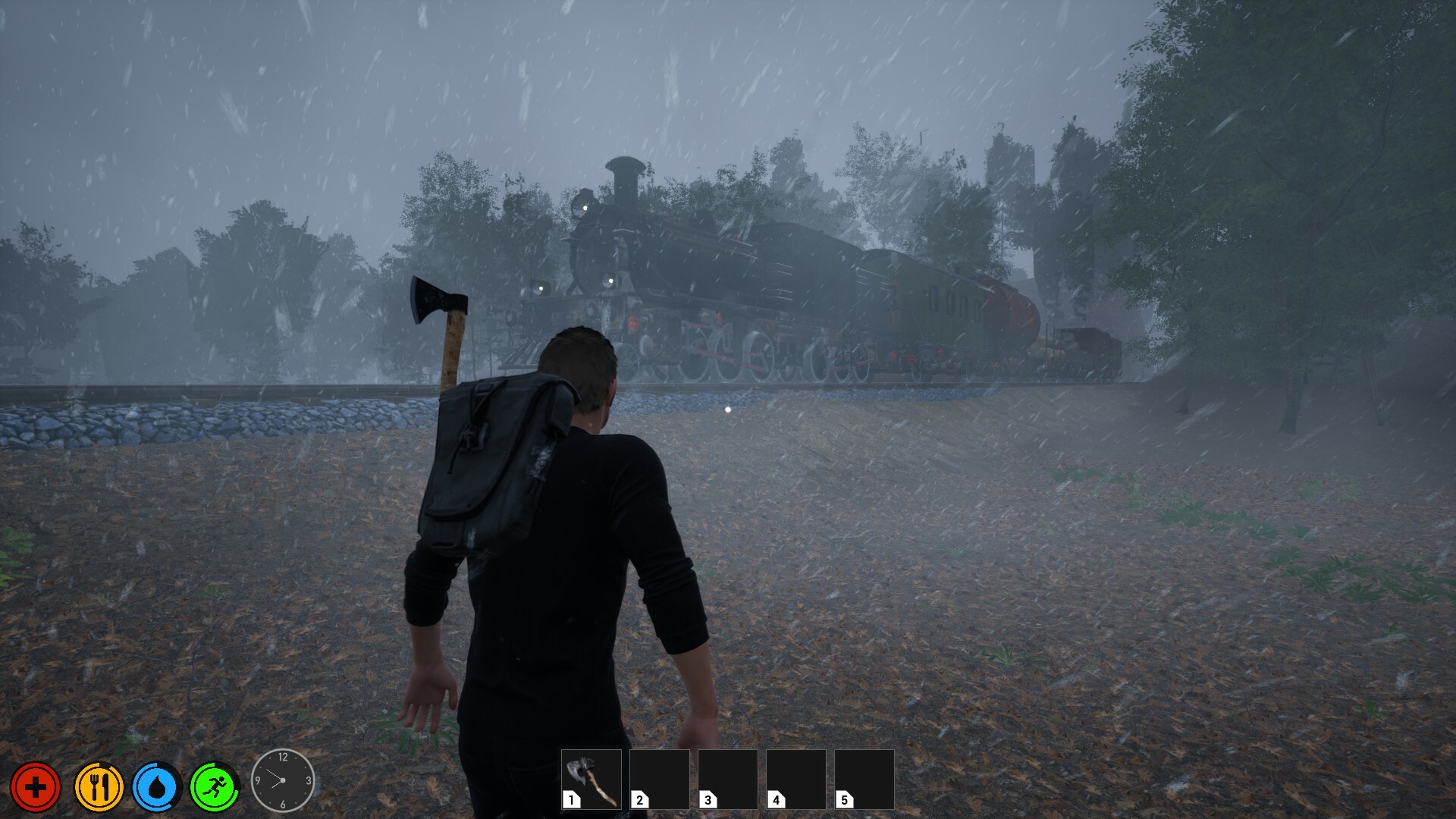The width and height of the screenshot is (1456, 819).
Task: Select the green running stamina icon
Action: click(x=215, y=787)
